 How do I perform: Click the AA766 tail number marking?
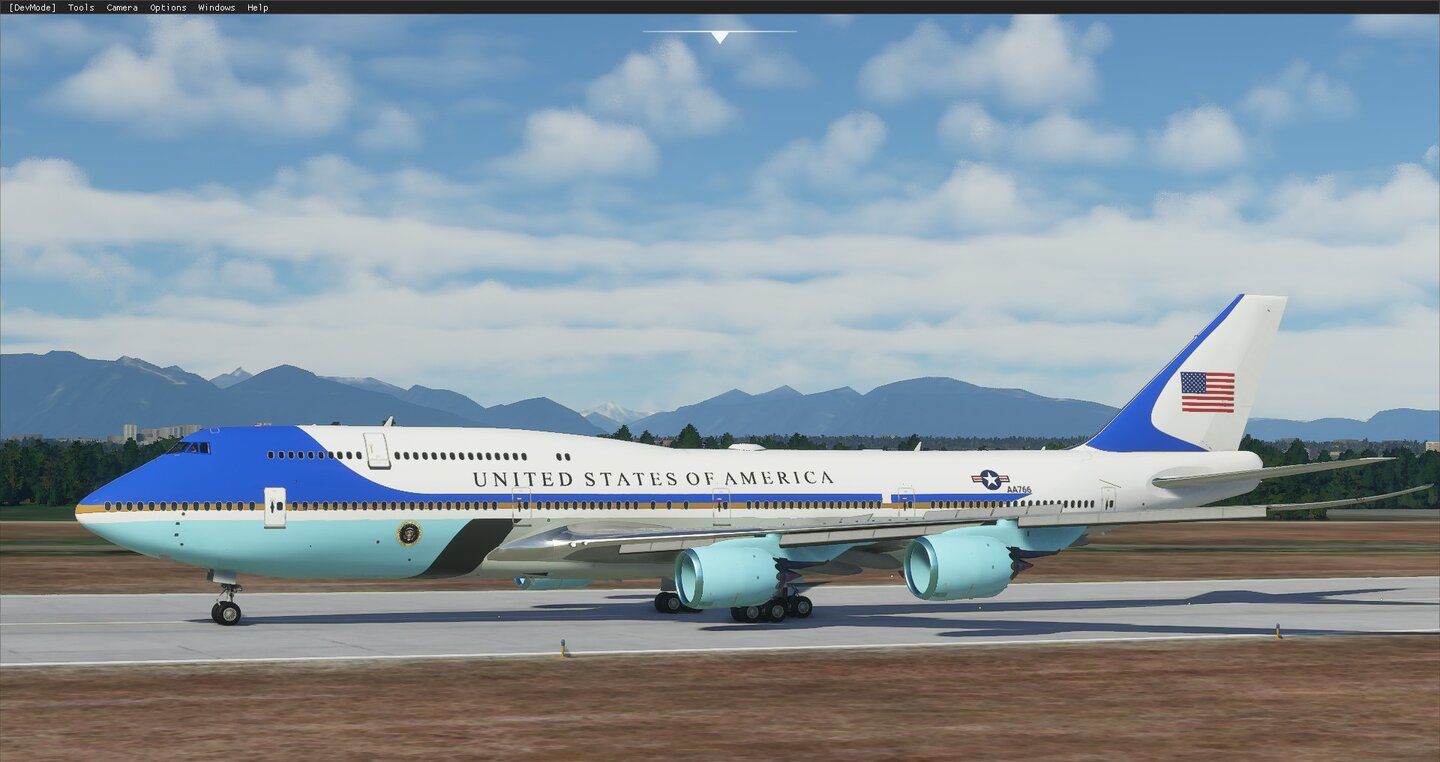coord(1018,489)
